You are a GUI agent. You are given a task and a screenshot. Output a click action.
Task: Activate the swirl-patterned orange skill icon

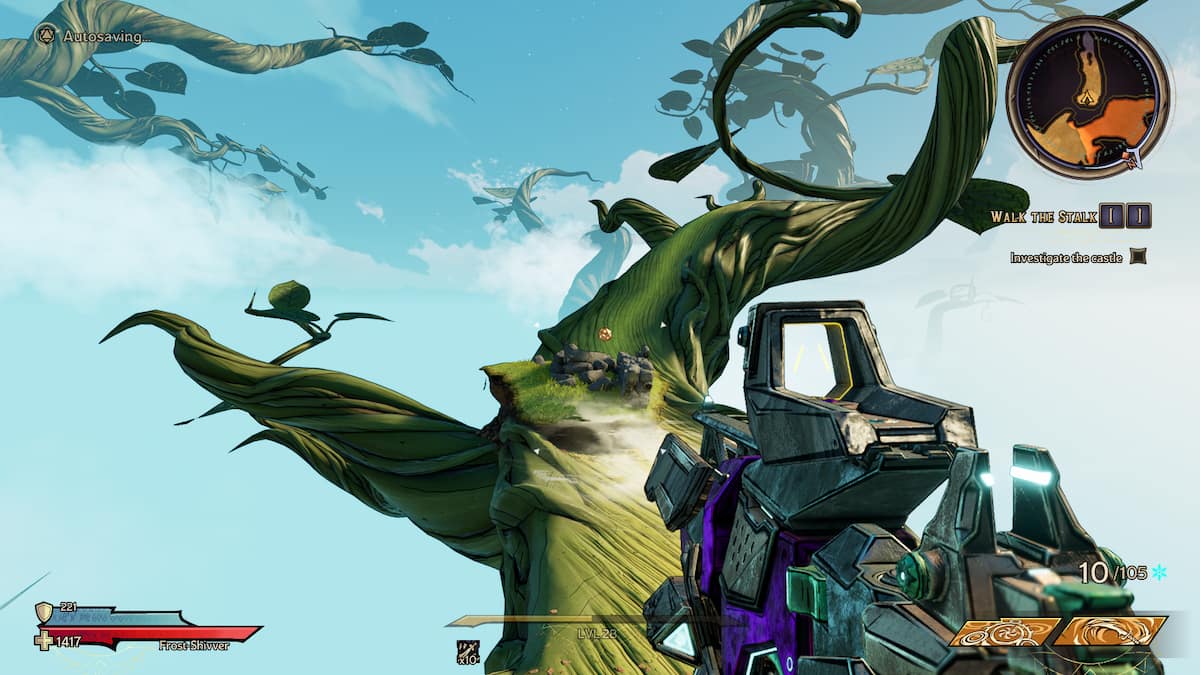point(1111,632)
